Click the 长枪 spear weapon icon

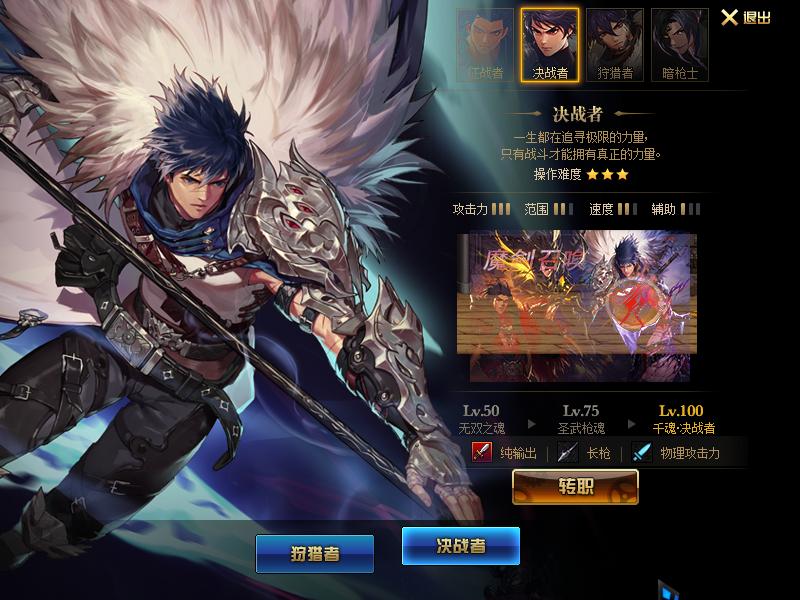[568, 453]
